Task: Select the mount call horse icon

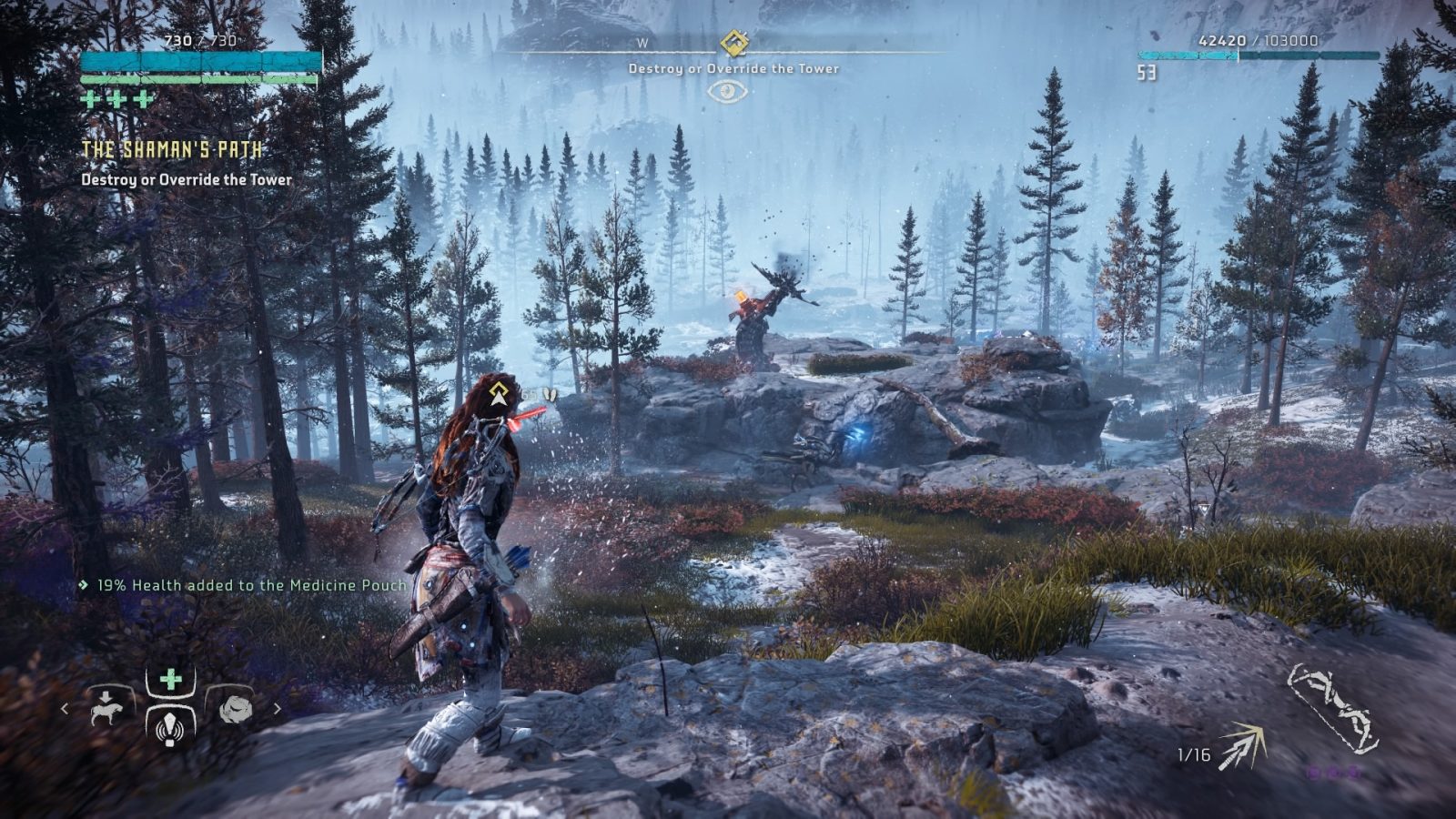Action: [106, 710]
